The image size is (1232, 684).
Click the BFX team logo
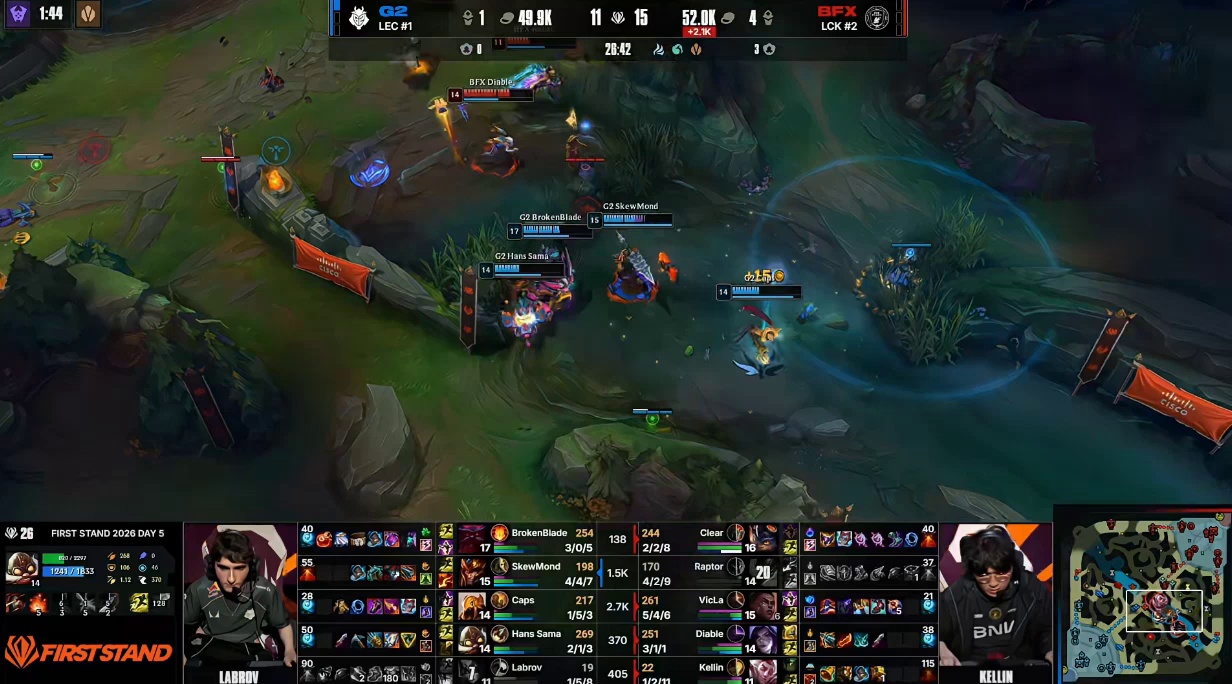[877, 17]
